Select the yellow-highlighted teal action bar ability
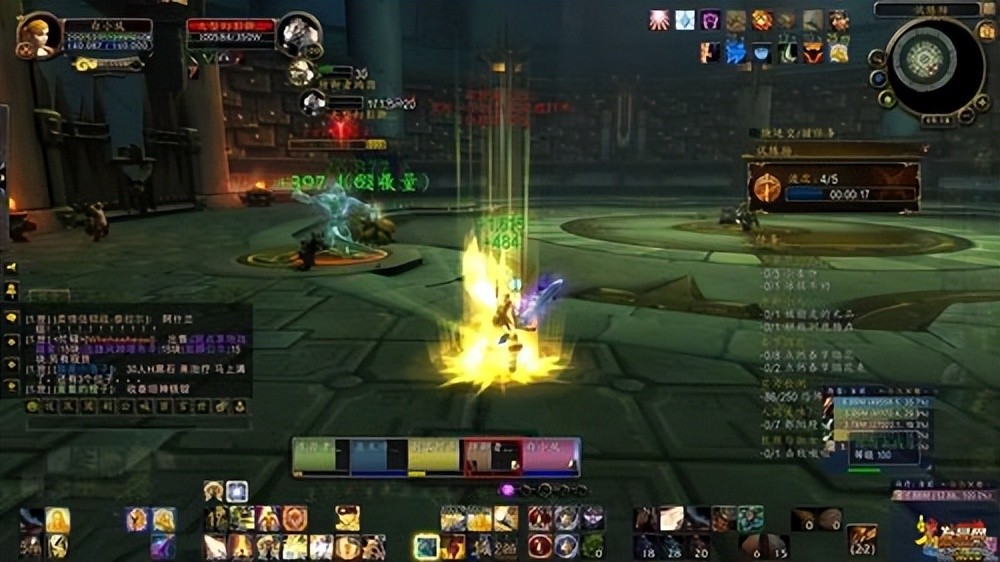 point(427,546)
